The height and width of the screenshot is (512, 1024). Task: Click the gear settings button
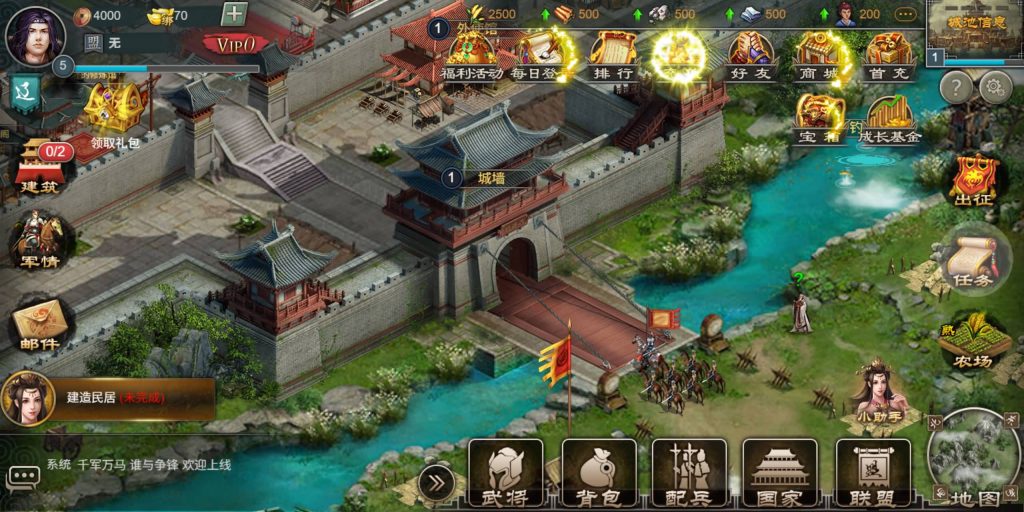coord(994,87)
